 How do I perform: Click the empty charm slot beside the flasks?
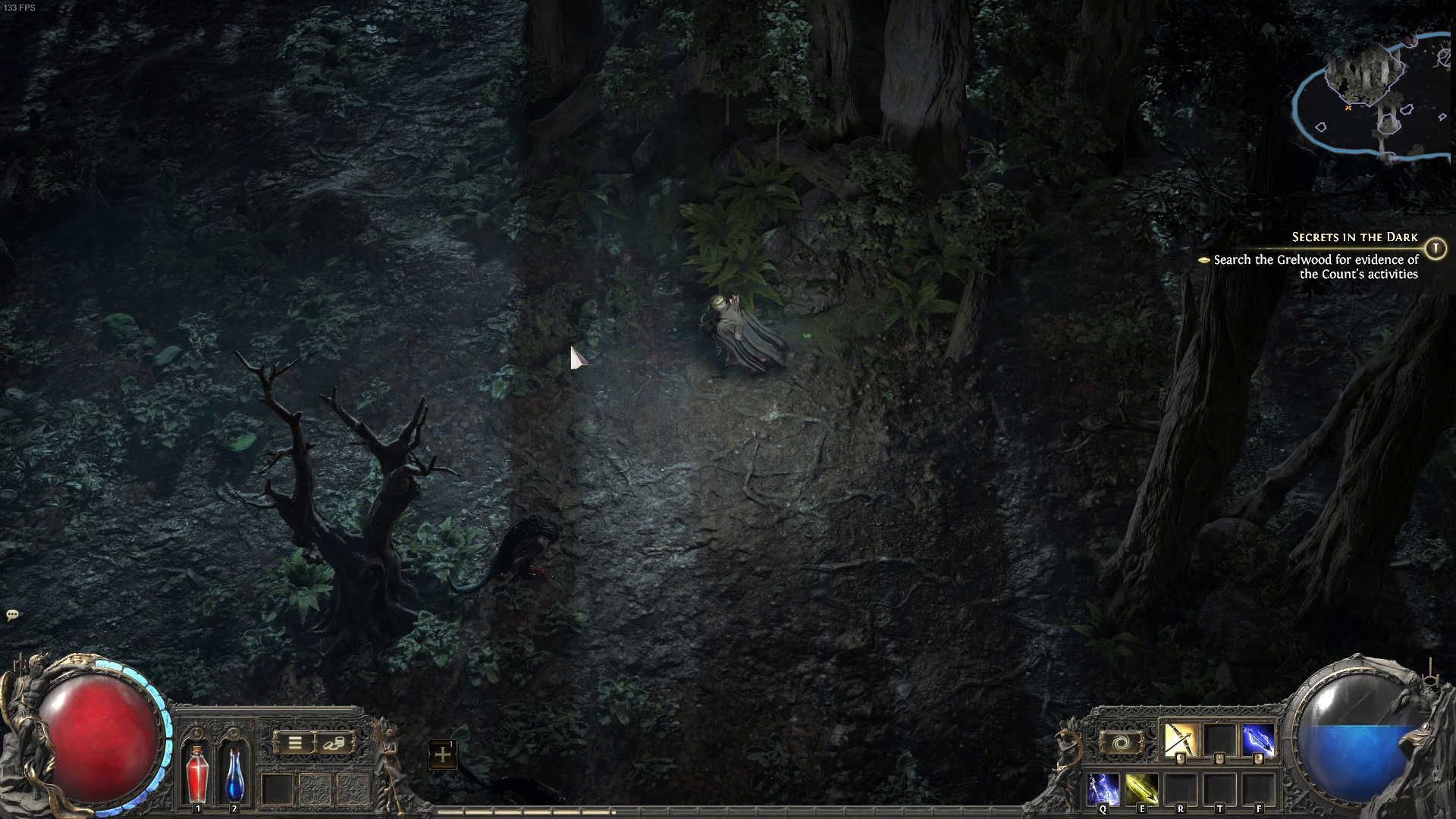tap(277, 790)
